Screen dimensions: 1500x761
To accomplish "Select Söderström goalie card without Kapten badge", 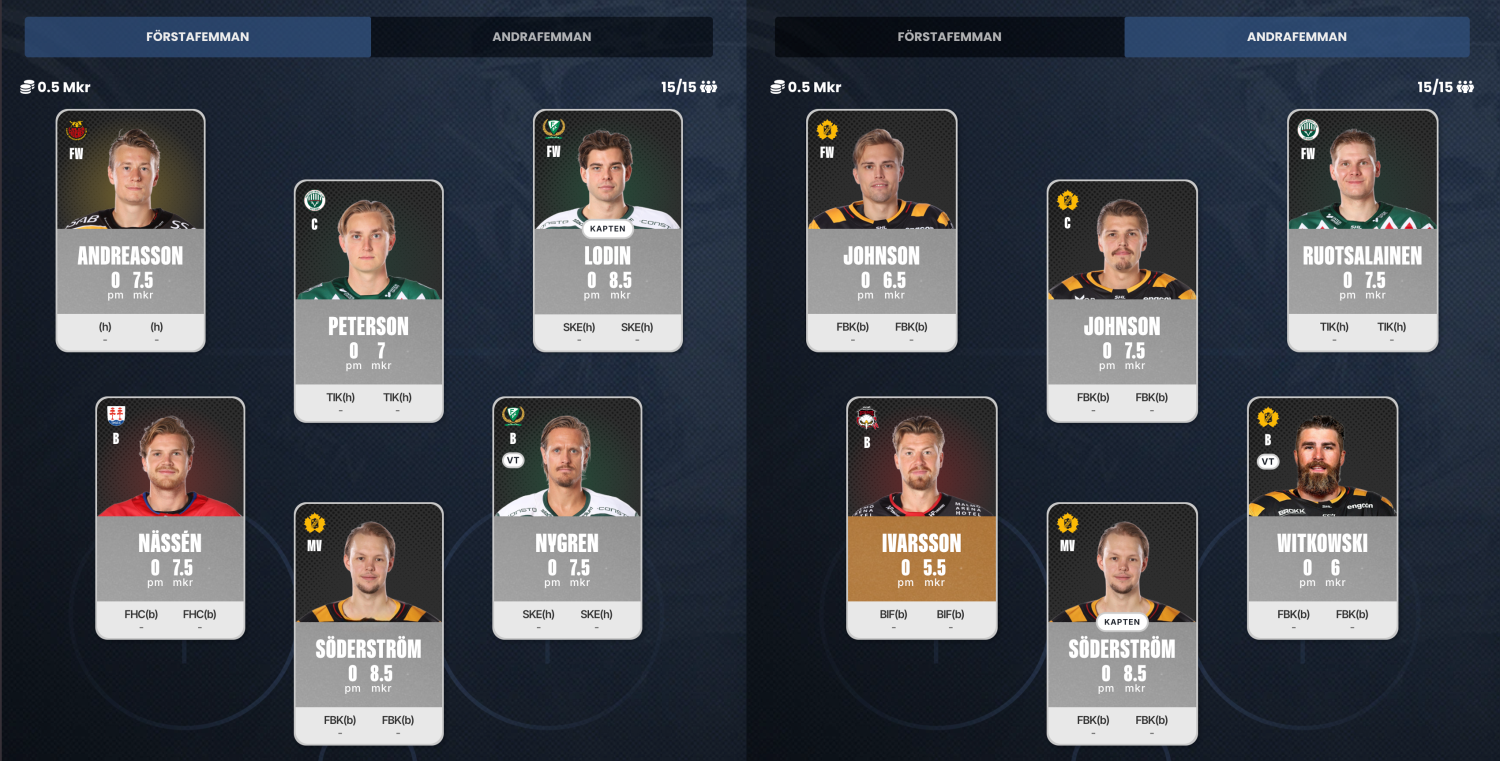I will [368, 623].
